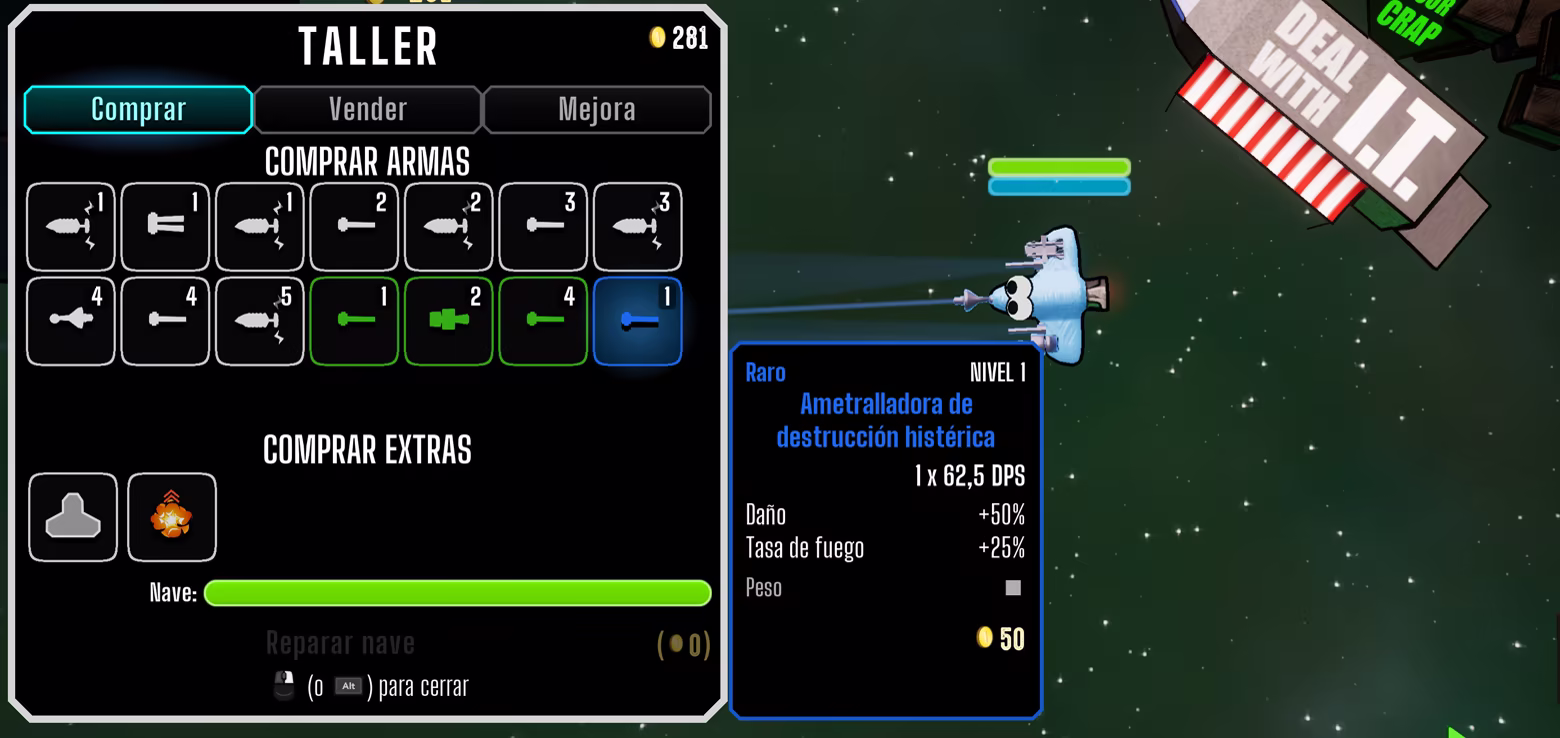Select the orange explosion extra
Viewport: 1560px width, 738px height.
(171, 517)
